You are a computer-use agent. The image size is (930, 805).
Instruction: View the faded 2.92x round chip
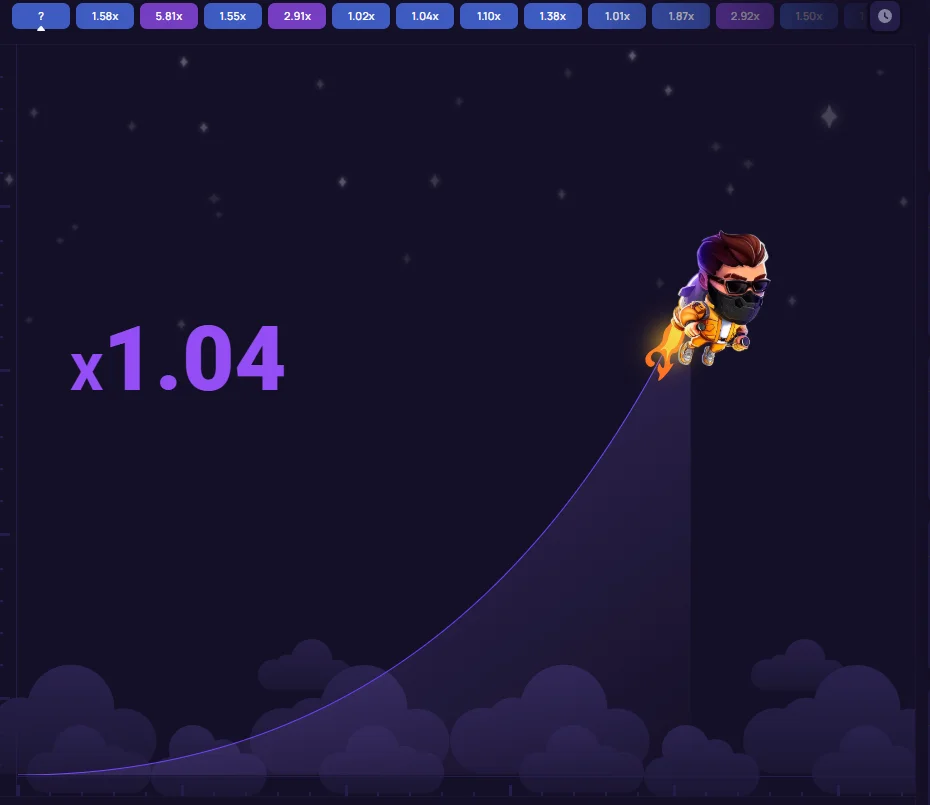tap(745, 16)
